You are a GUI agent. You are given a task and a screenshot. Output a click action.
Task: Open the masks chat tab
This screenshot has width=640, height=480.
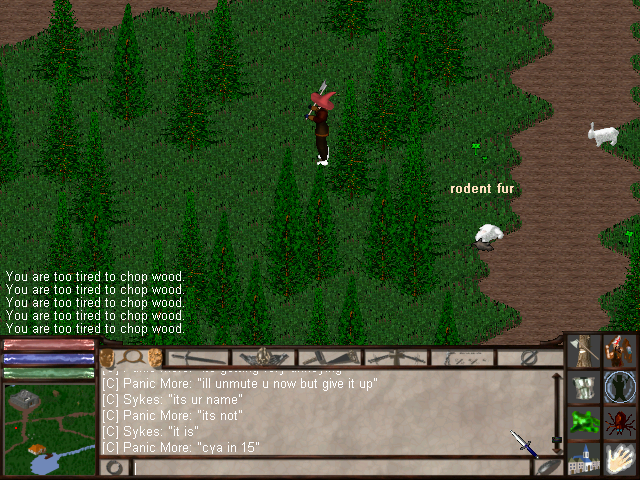131,357
